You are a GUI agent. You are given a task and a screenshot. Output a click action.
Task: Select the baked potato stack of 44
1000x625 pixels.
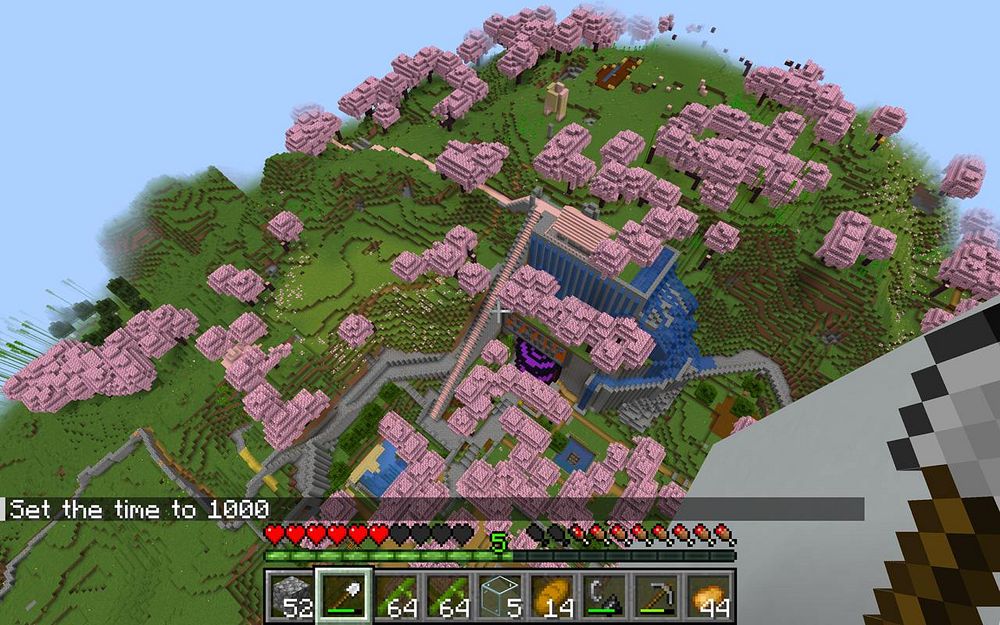[710, 595]
